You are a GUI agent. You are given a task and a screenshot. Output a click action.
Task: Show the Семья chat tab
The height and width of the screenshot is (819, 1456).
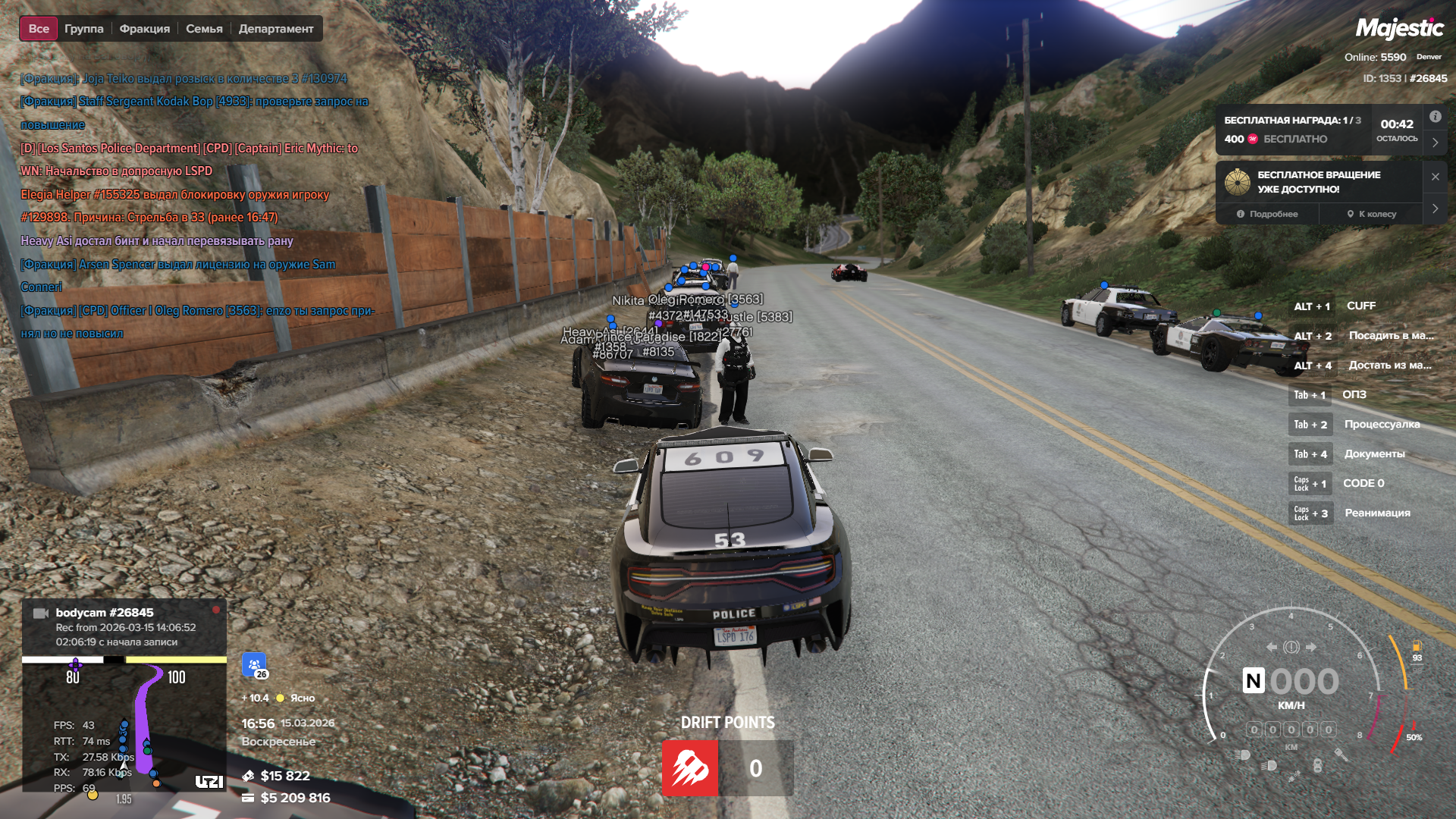point(204,29)
